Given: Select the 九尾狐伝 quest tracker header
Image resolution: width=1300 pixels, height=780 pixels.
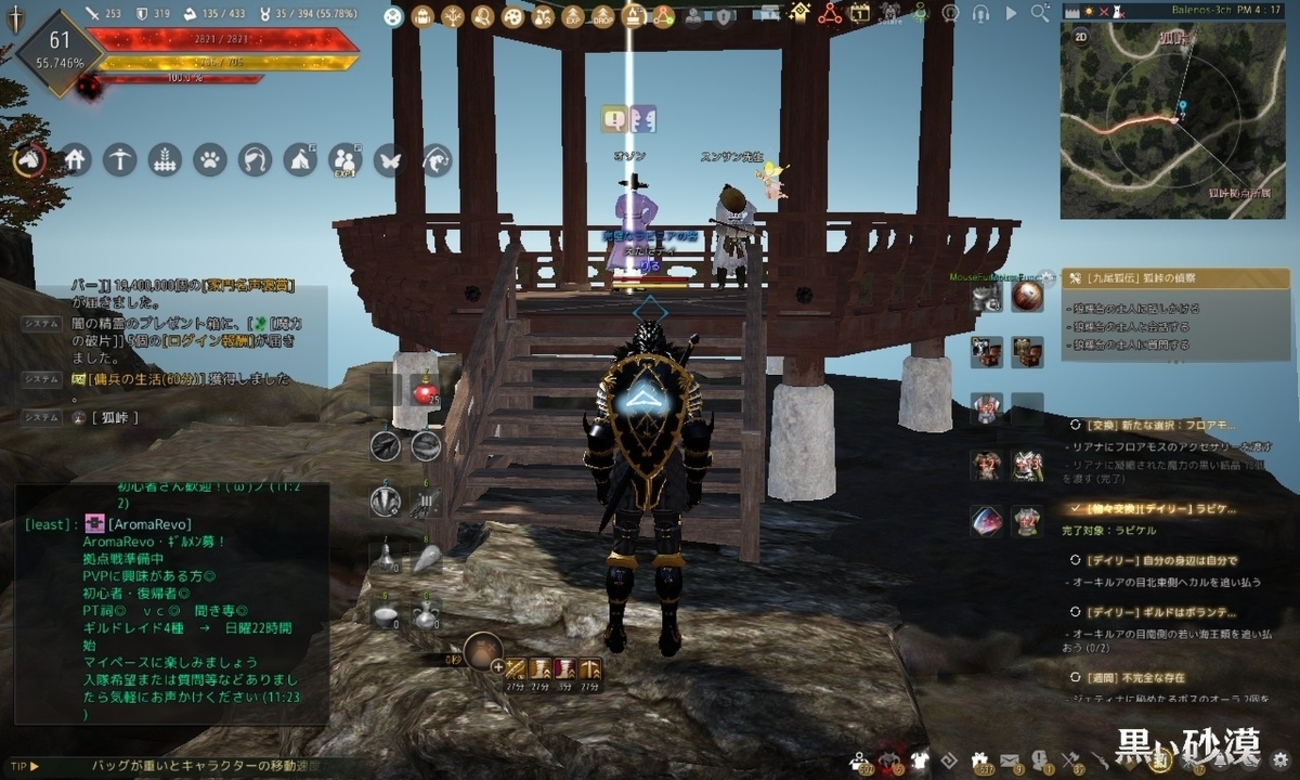Looking at the screenshot, I should coord(1174,278).
